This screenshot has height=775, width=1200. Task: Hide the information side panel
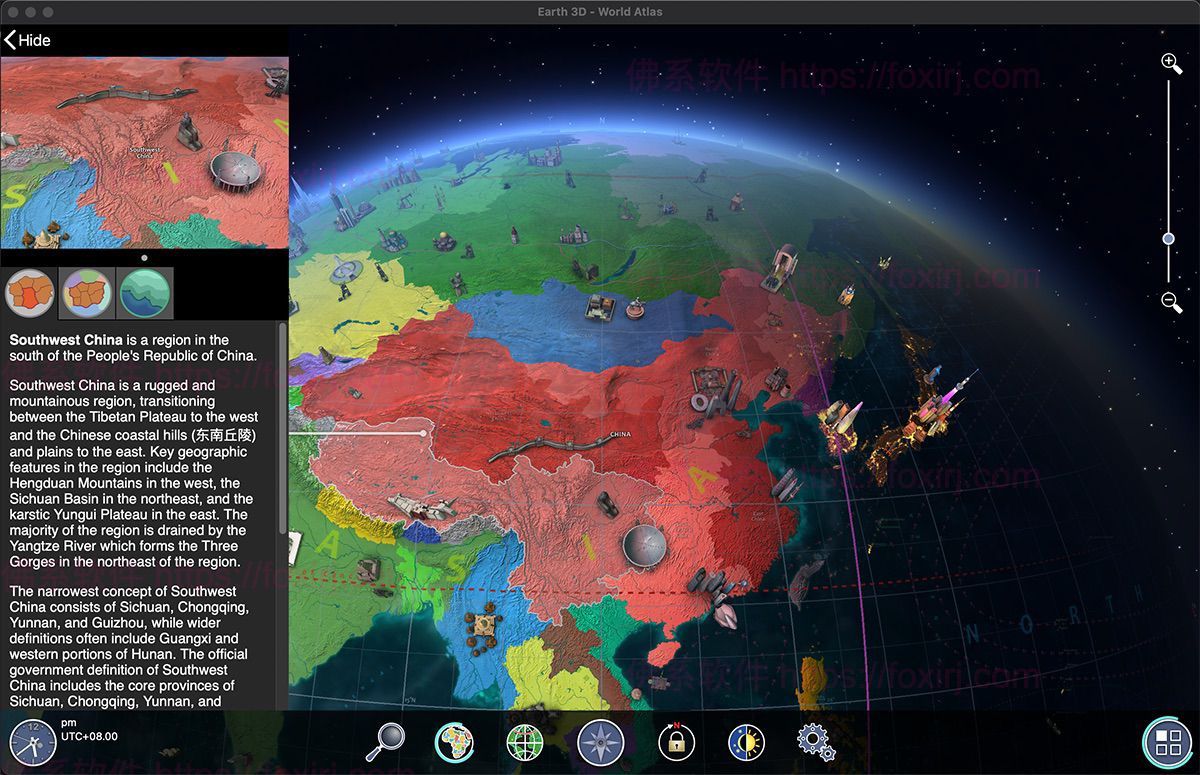pyautogui.click(x=27, y=40)
